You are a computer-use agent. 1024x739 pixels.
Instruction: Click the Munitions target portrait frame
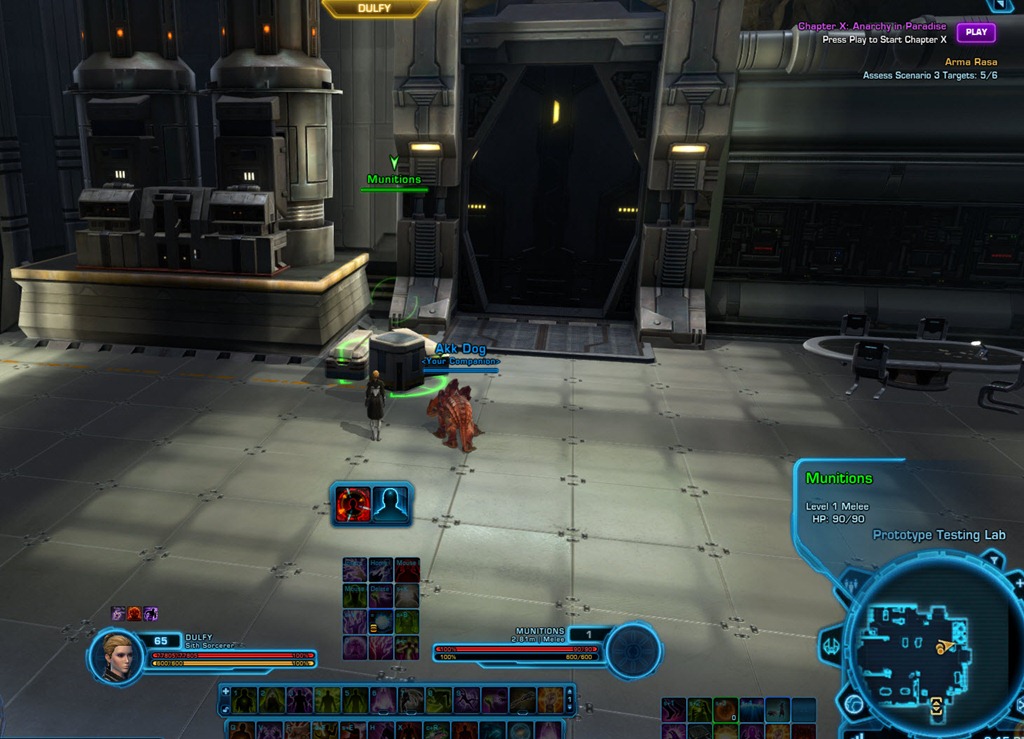tap(633, 651)
